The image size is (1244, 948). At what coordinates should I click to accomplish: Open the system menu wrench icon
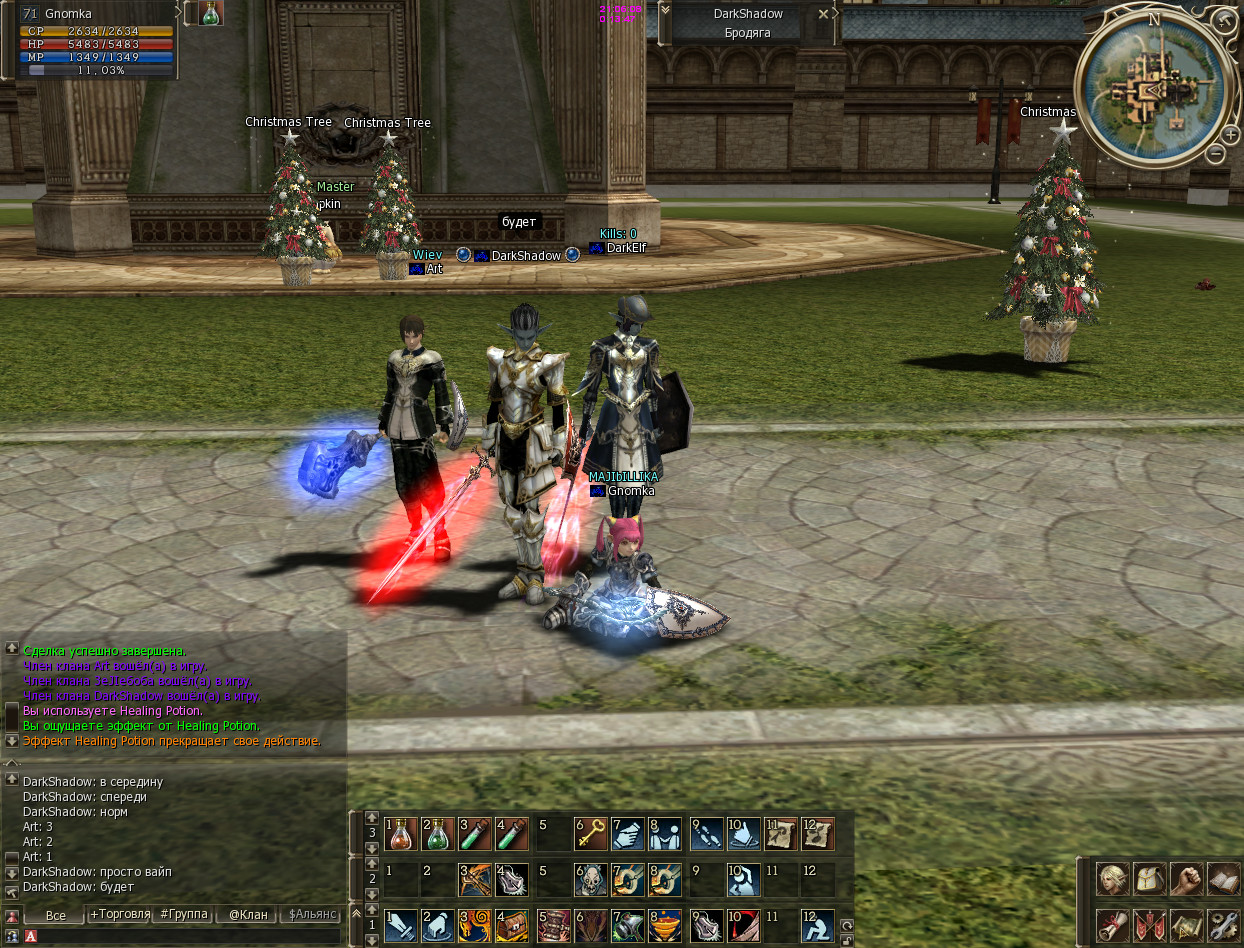coord(1223,925)
